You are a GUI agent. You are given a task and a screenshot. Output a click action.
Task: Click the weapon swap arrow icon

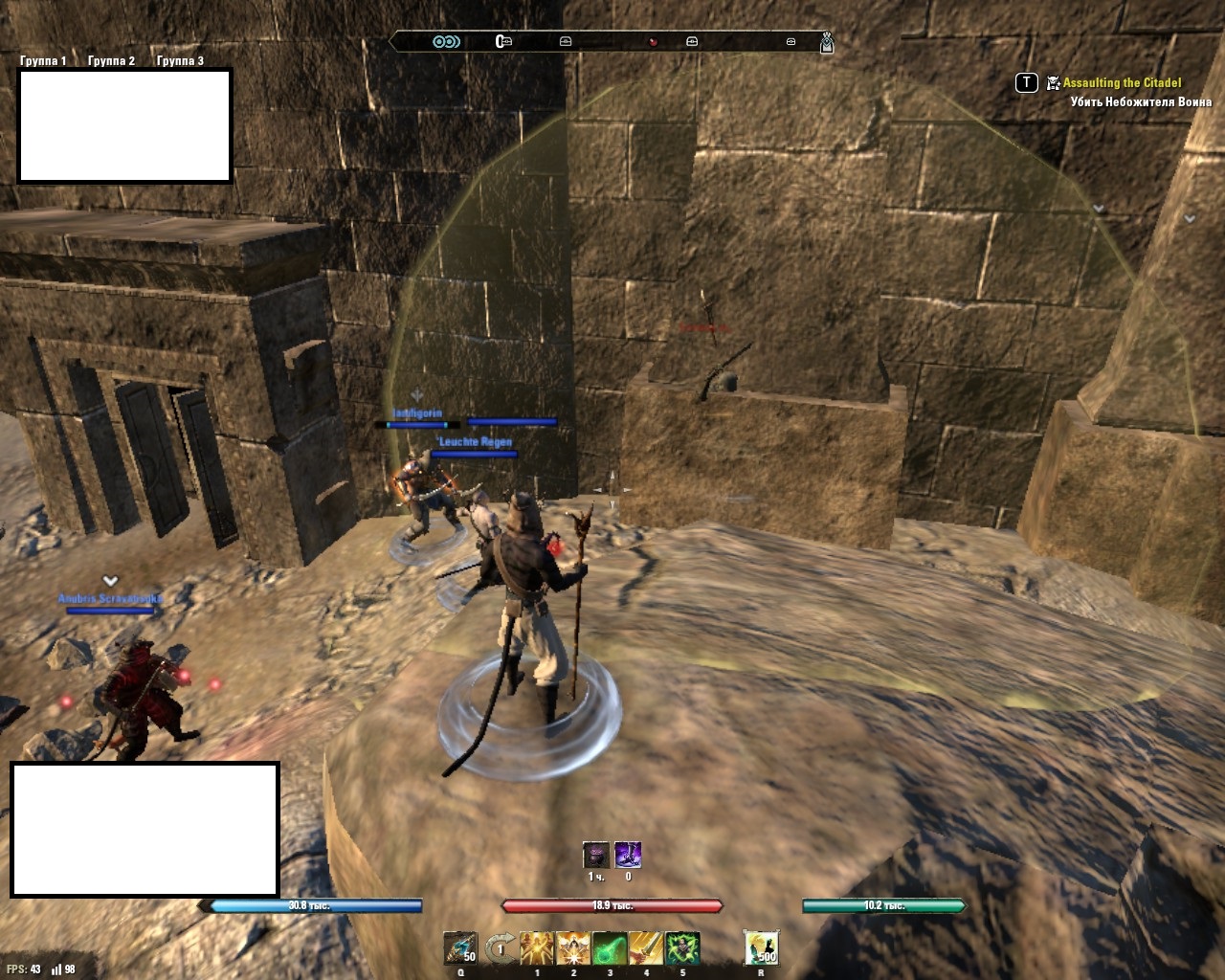tap(498, 948)
